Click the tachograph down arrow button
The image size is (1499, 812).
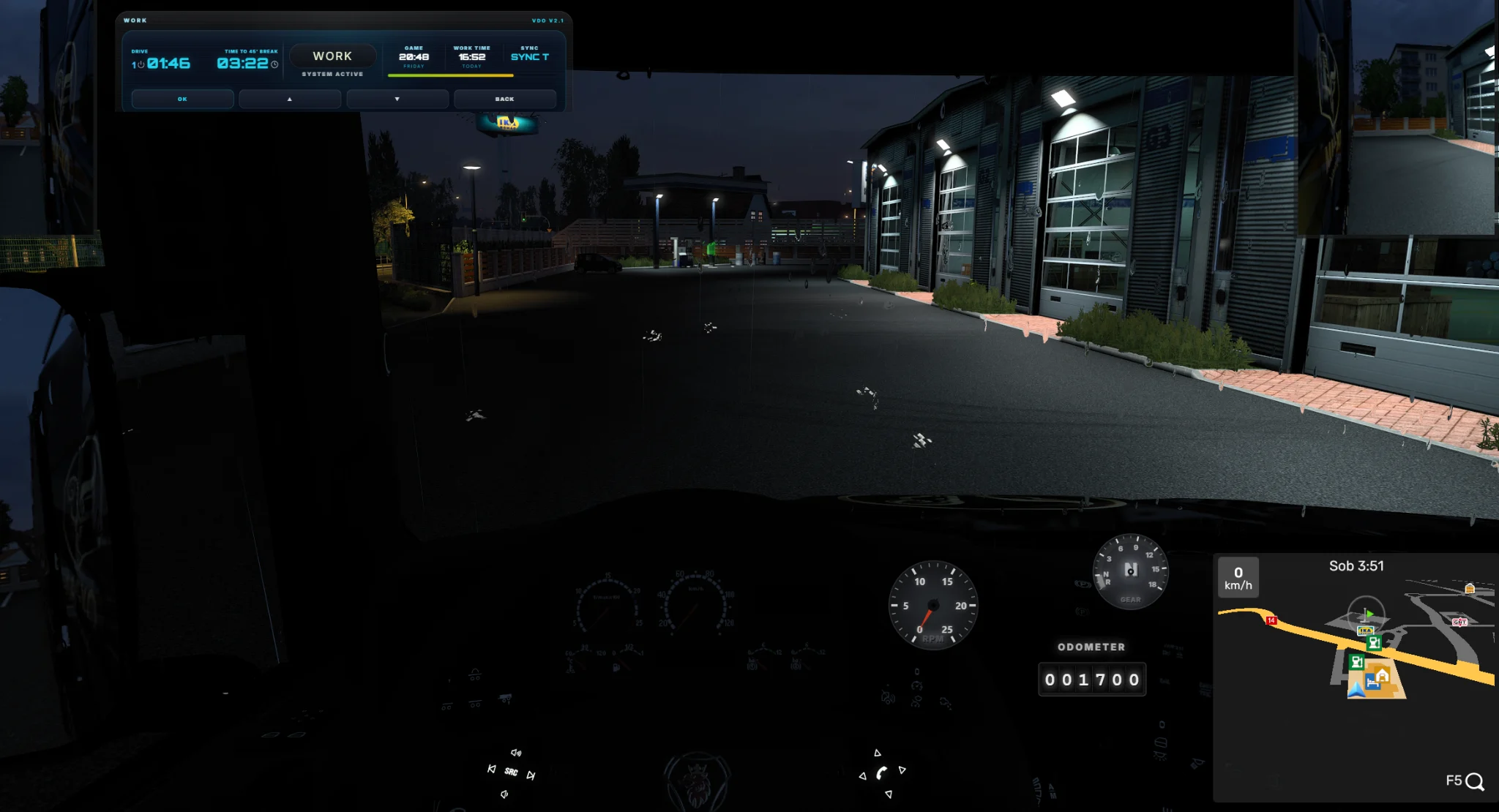click(397, 99)
